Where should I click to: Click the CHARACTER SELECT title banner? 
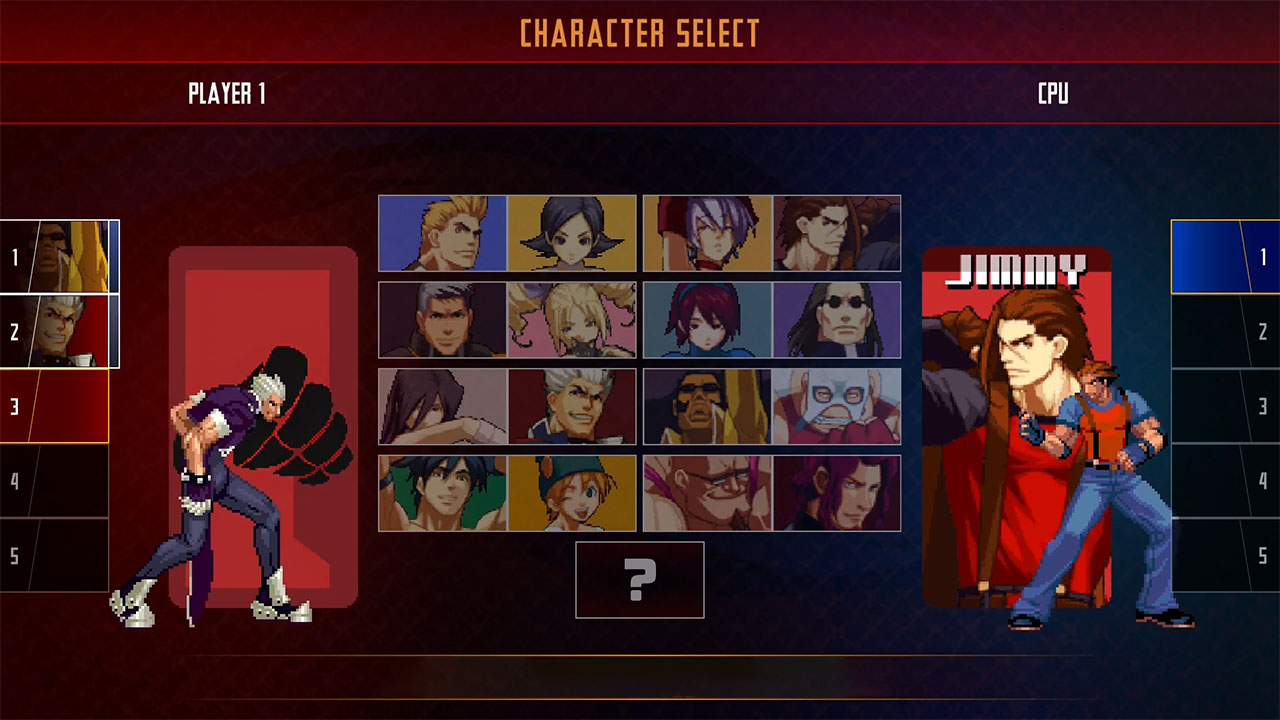click(640, 32)
